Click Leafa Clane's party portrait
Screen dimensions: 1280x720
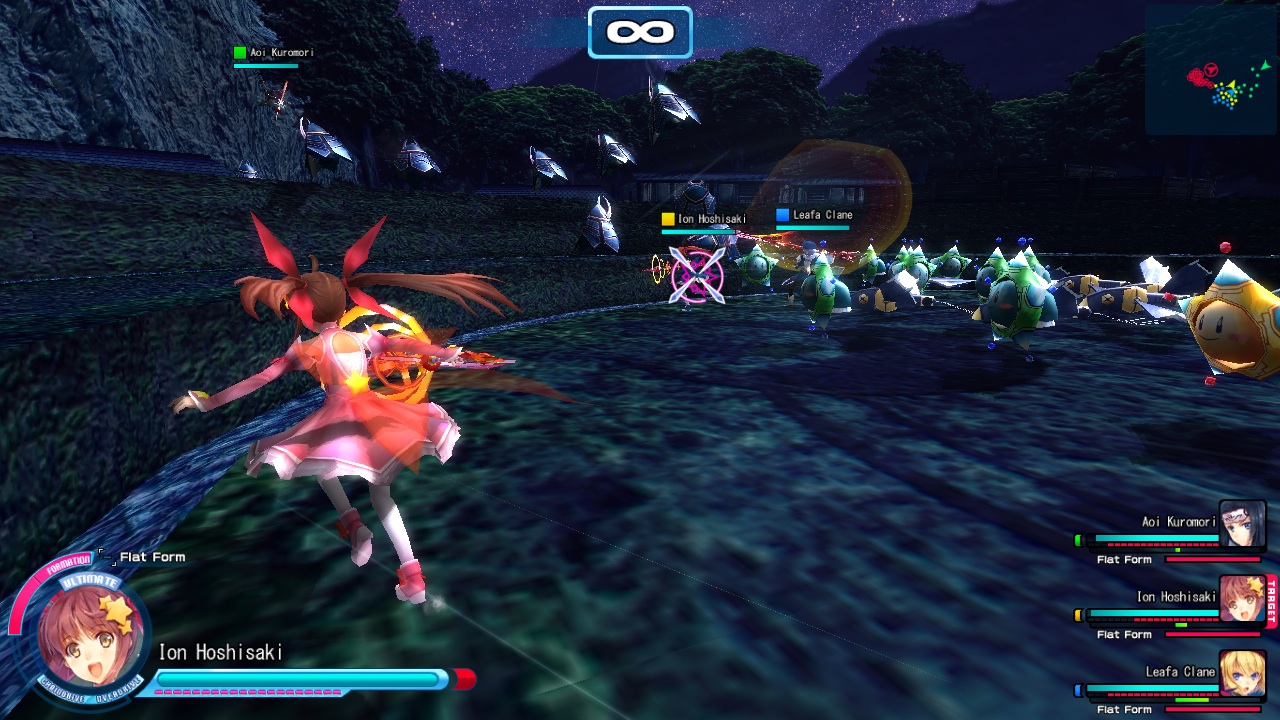point(1242,673)
